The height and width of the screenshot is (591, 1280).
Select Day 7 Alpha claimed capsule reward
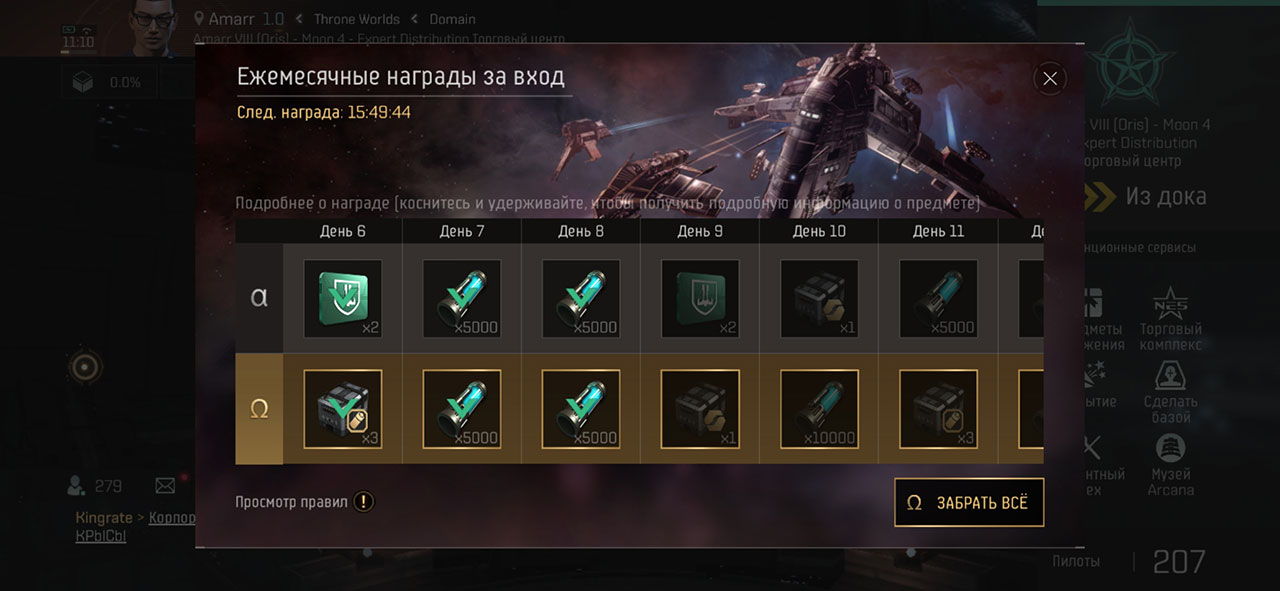[x=461, y=298]
